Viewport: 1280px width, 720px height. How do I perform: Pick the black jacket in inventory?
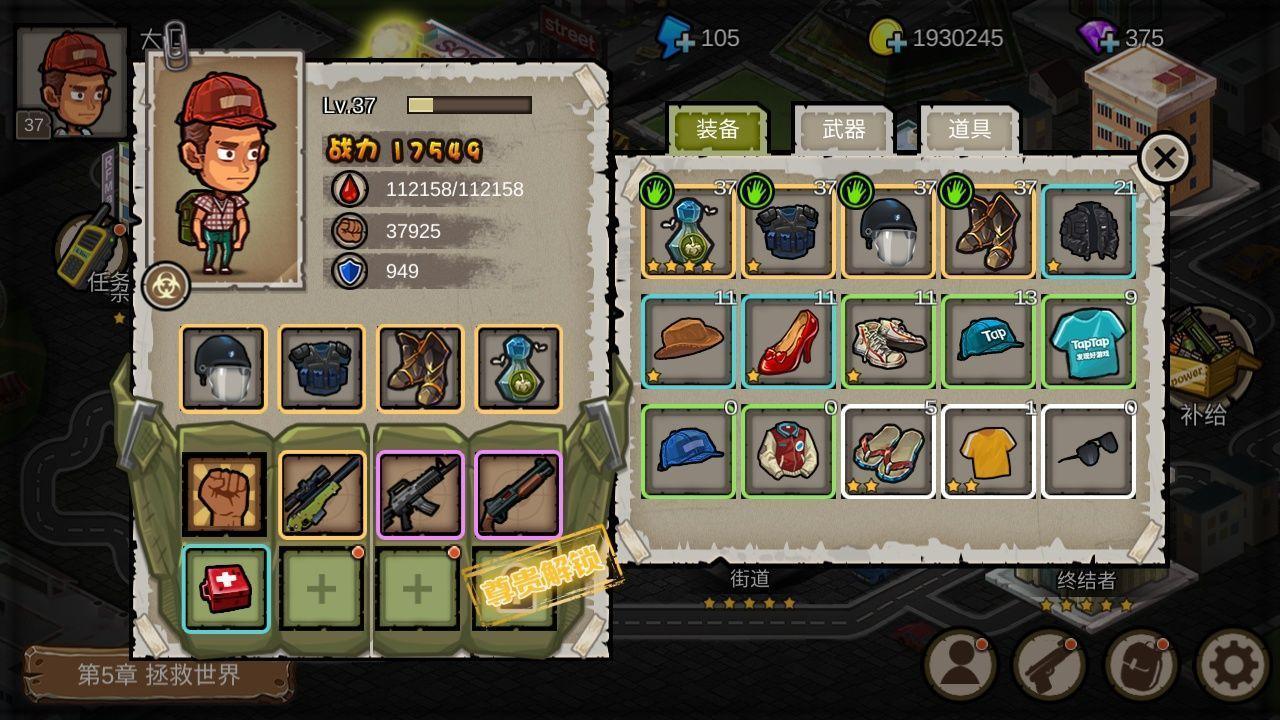coord(1088,231)
